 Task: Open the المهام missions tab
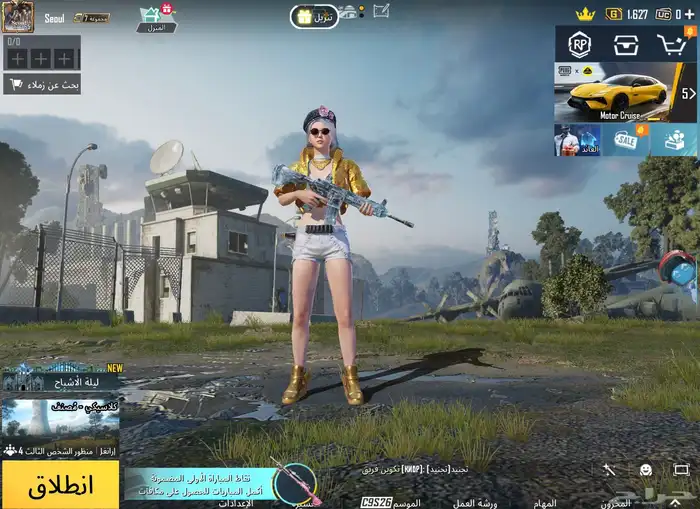click(x=545, y=502)
